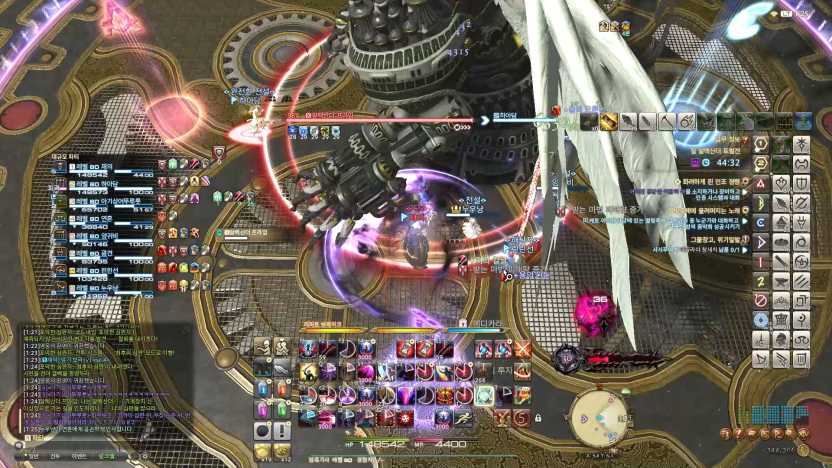This screenshot has height=468, width=832.
Task: Place the yellow number 2 waymark
Action: [x=762, y=280]
